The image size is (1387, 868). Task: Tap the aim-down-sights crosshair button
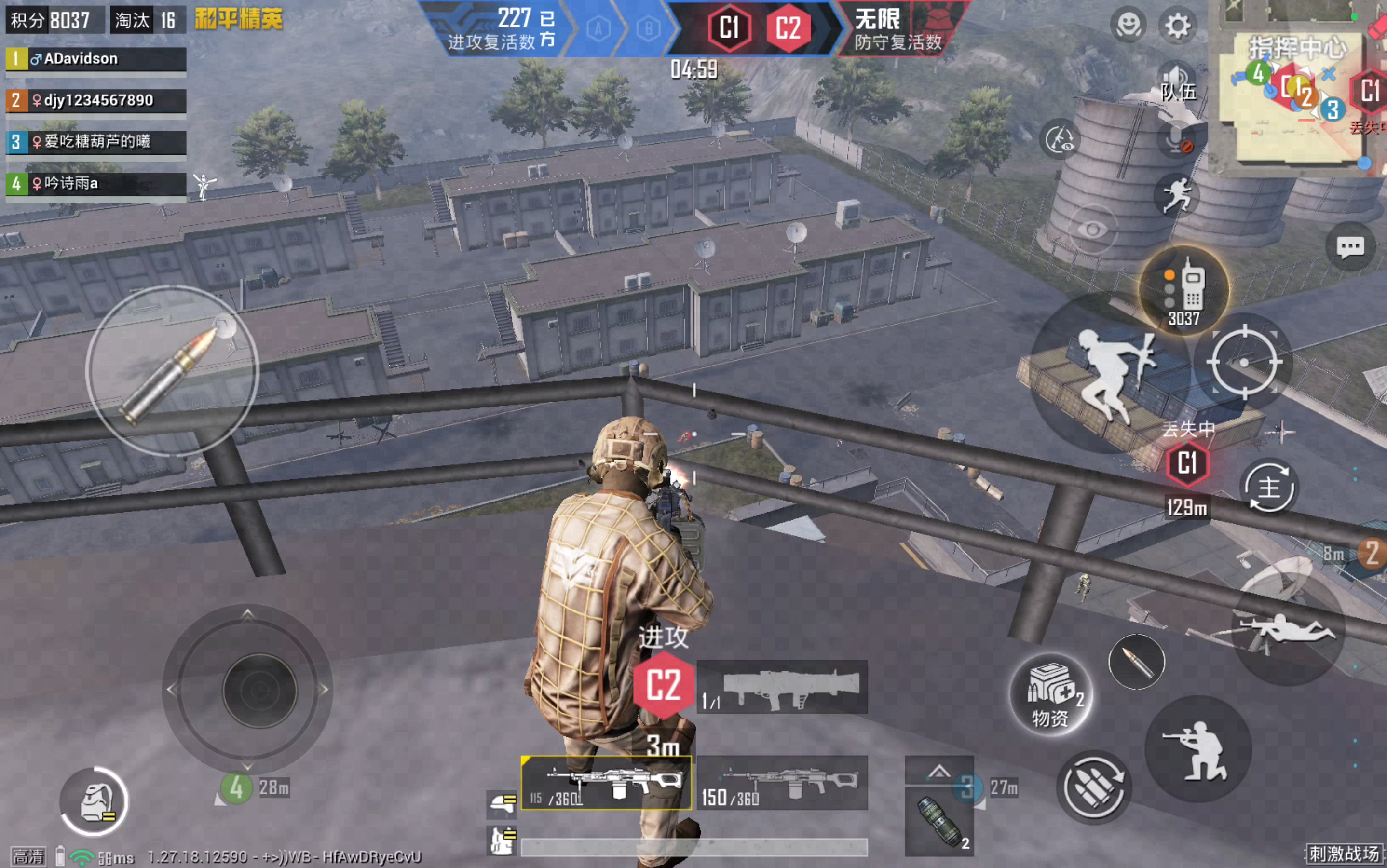click(x=1243, y=362)
